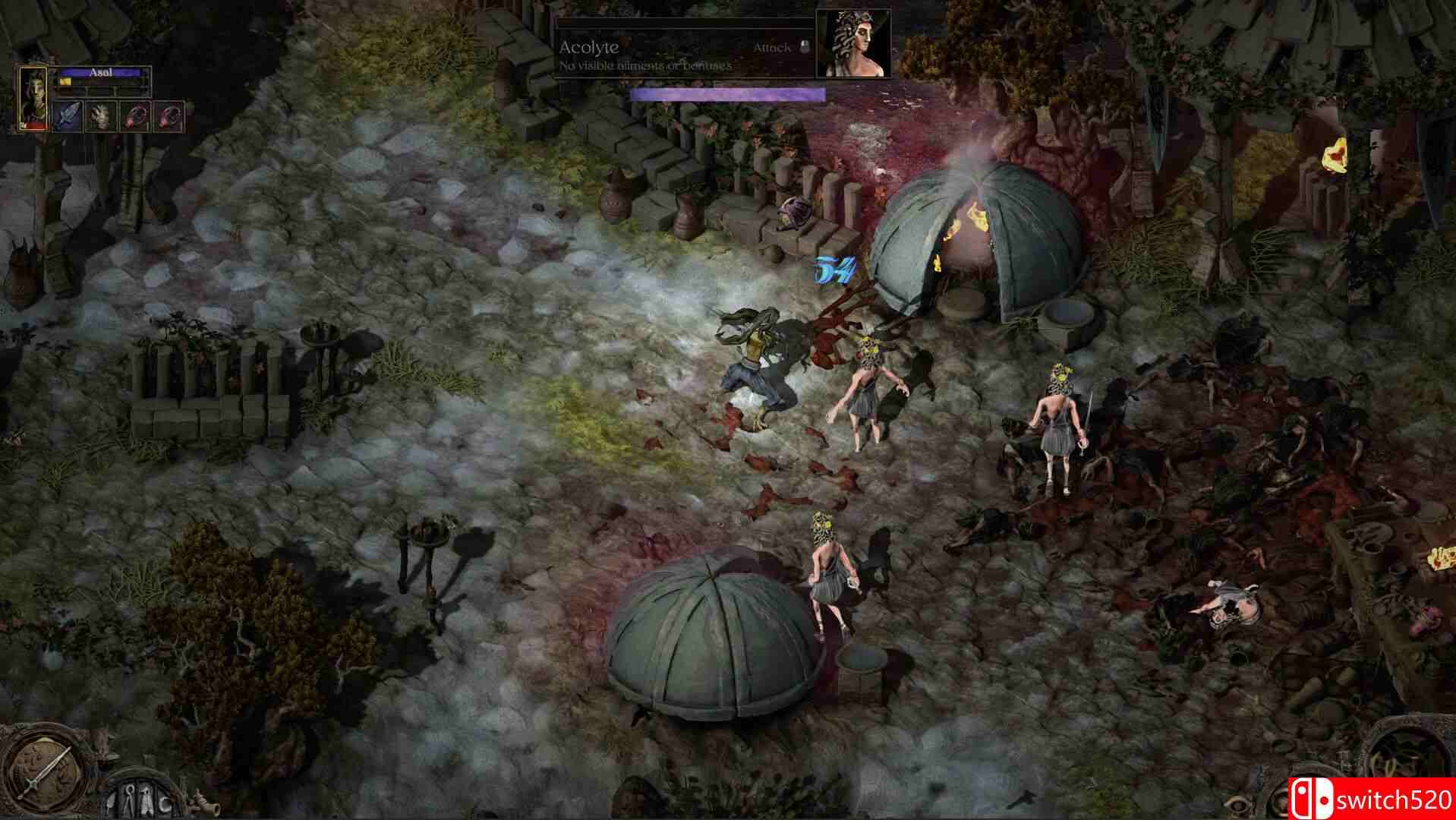This screenshot has width=1456, height=820.
Task: Use the first red ring quick slot
Action: click(134, 116)
